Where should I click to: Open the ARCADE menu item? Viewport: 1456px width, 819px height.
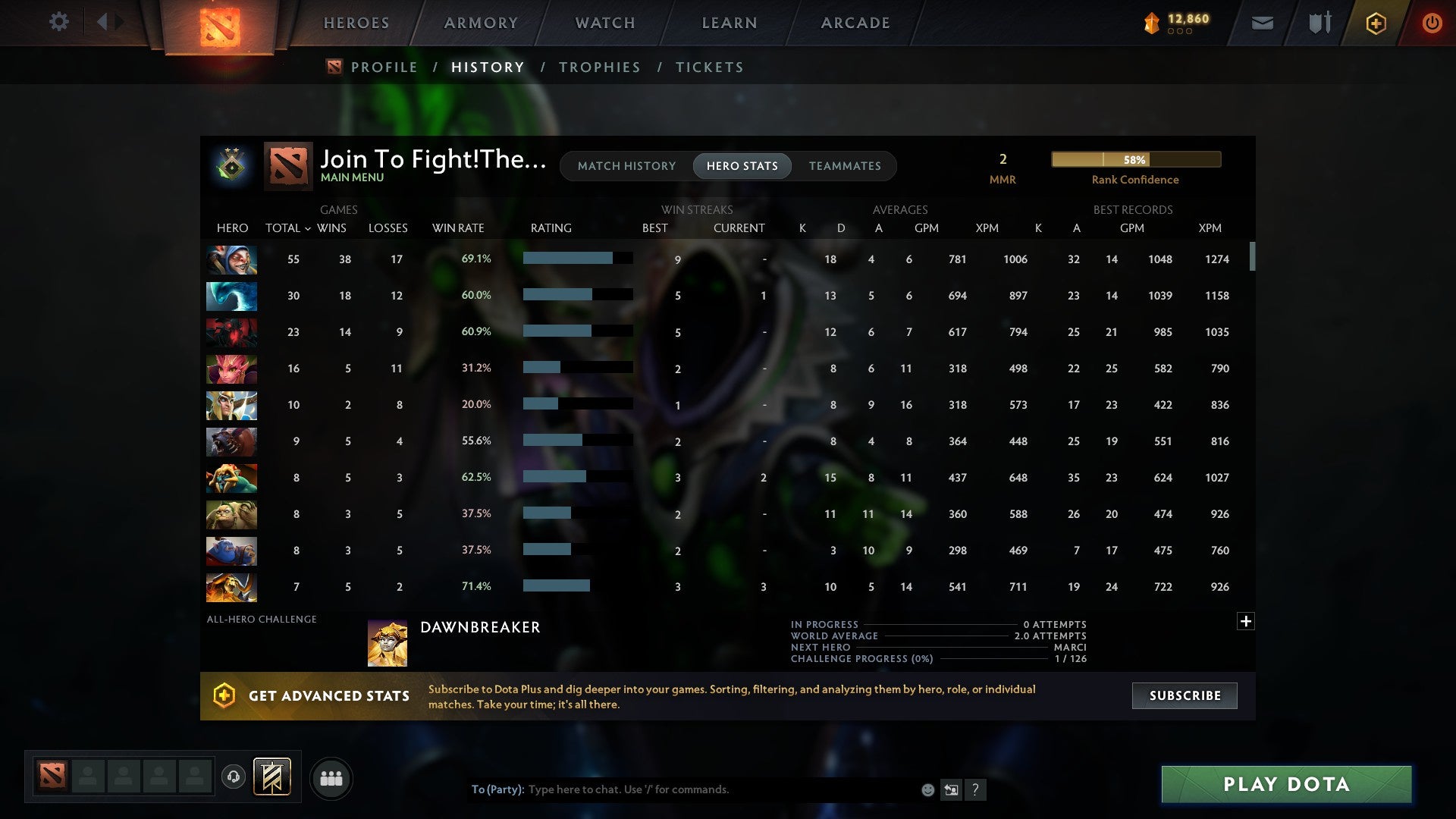click(x=855, y=23)
